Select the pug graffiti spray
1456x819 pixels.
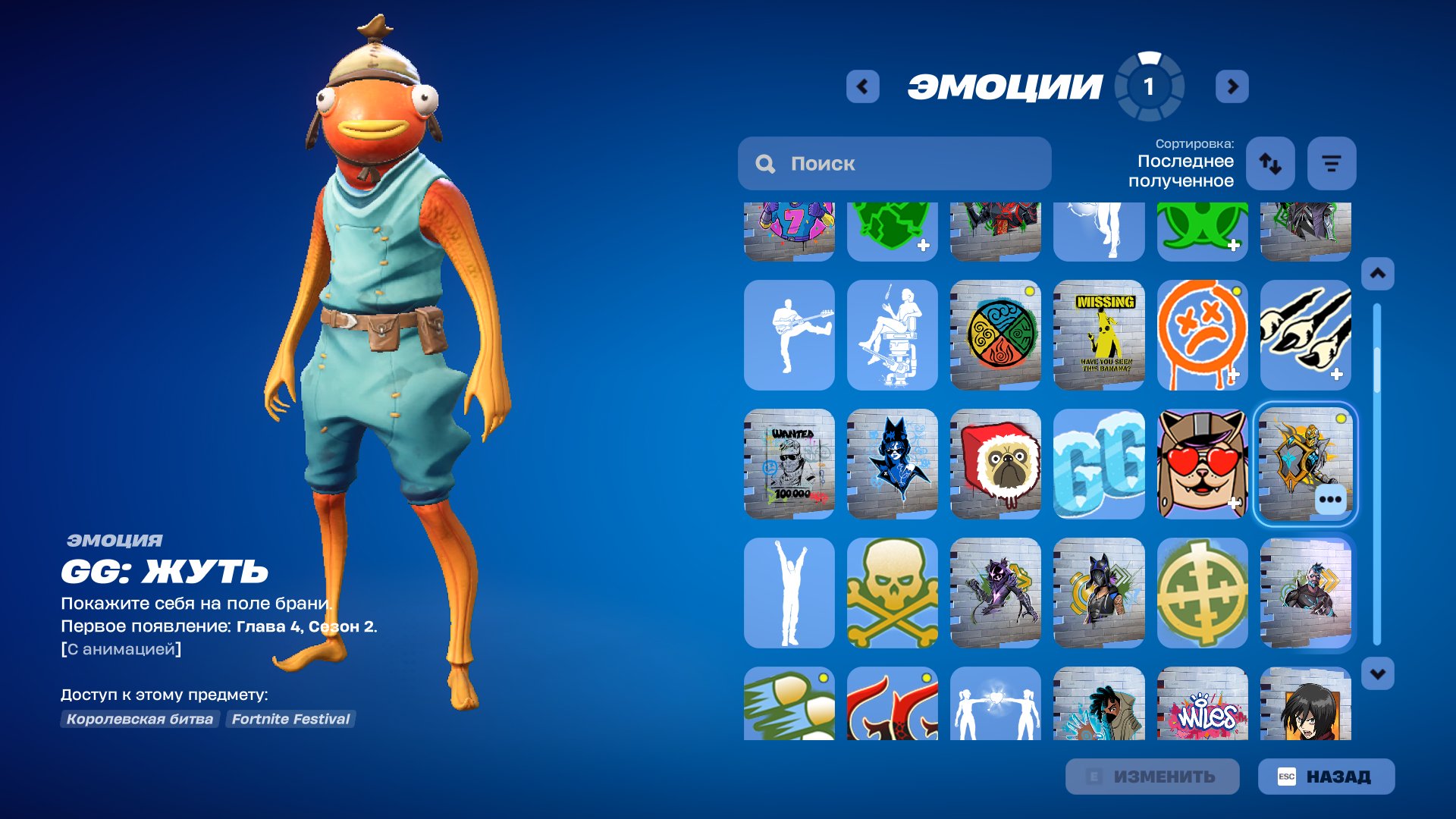[x=996, y=465]
